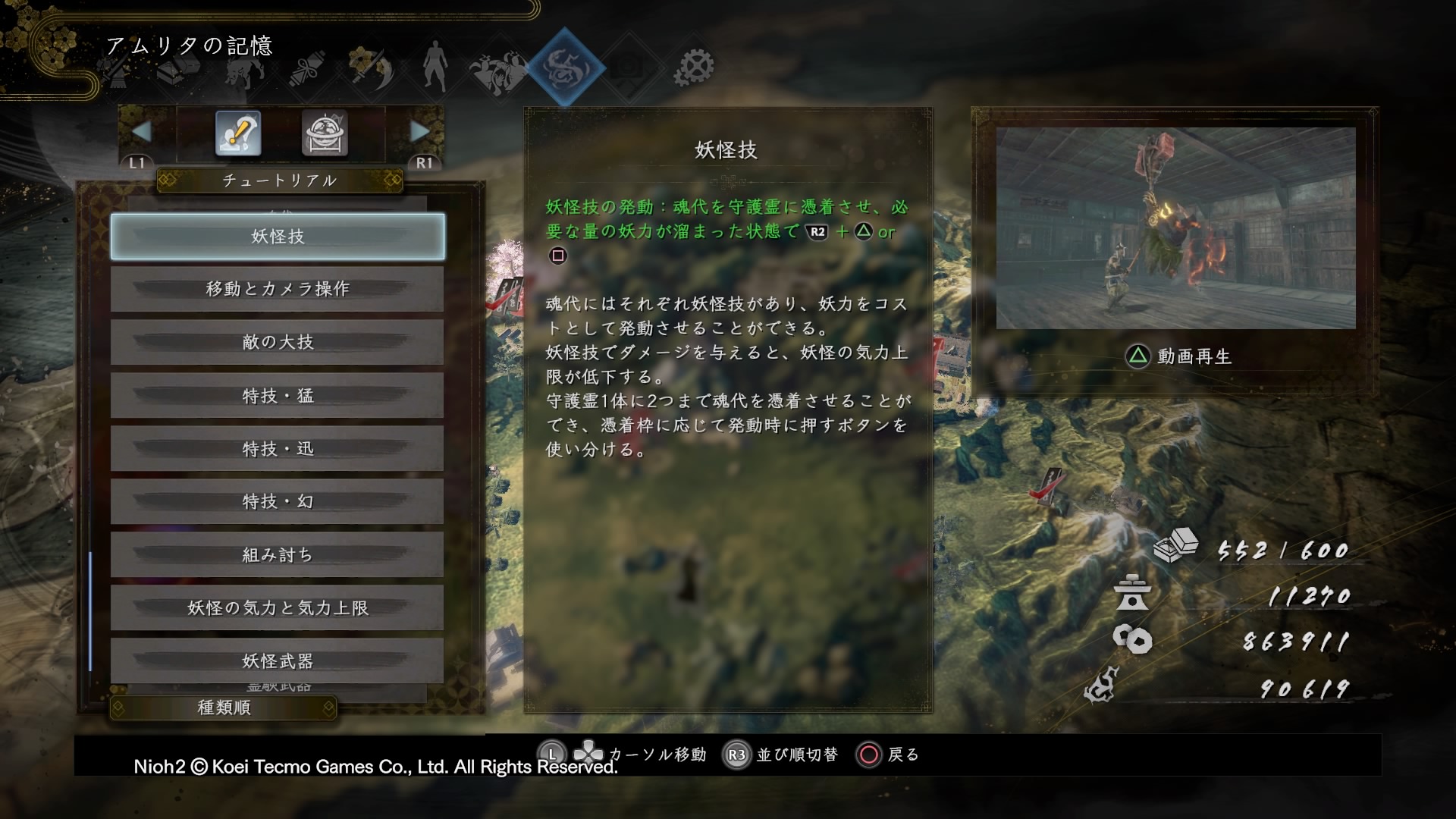Choose the 特技・幻 entry
This screenshot has width=1456, height=819.
tap(278, 501)
